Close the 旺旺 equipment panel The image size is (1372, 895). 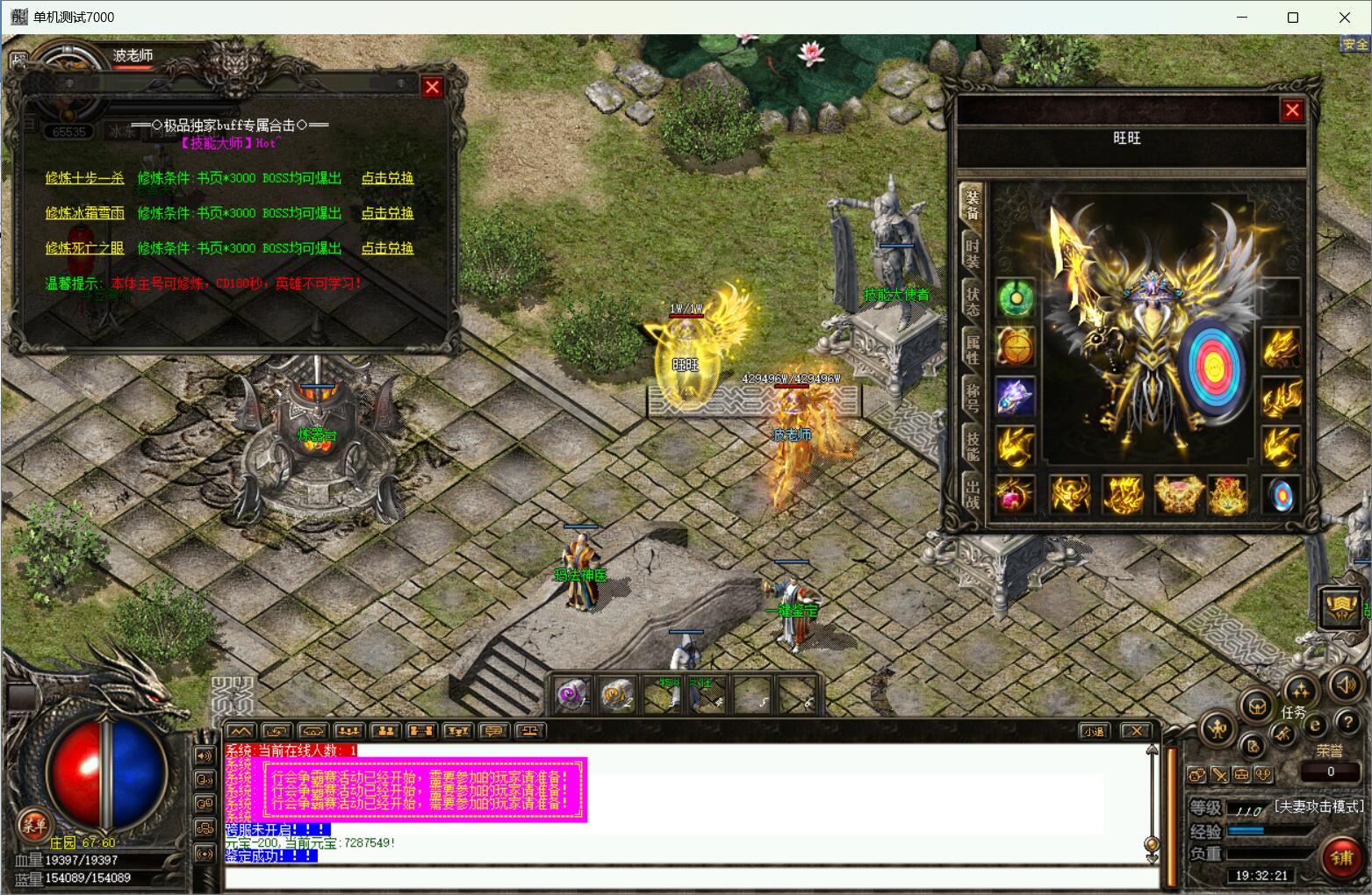[x=1292, y=111]
